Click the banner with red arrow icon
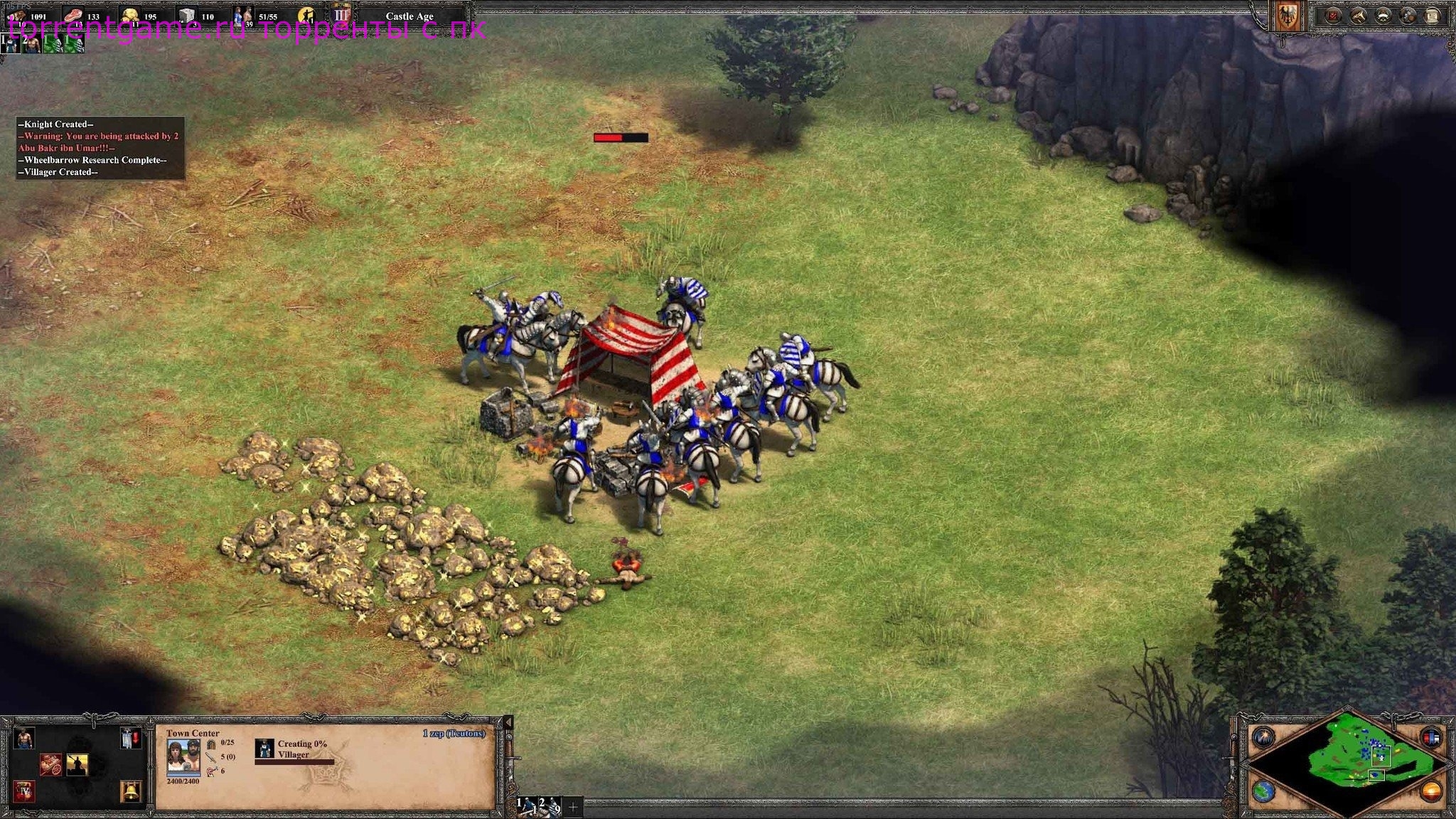Viewport: 1456px width, 819px height. coord(130,739)
